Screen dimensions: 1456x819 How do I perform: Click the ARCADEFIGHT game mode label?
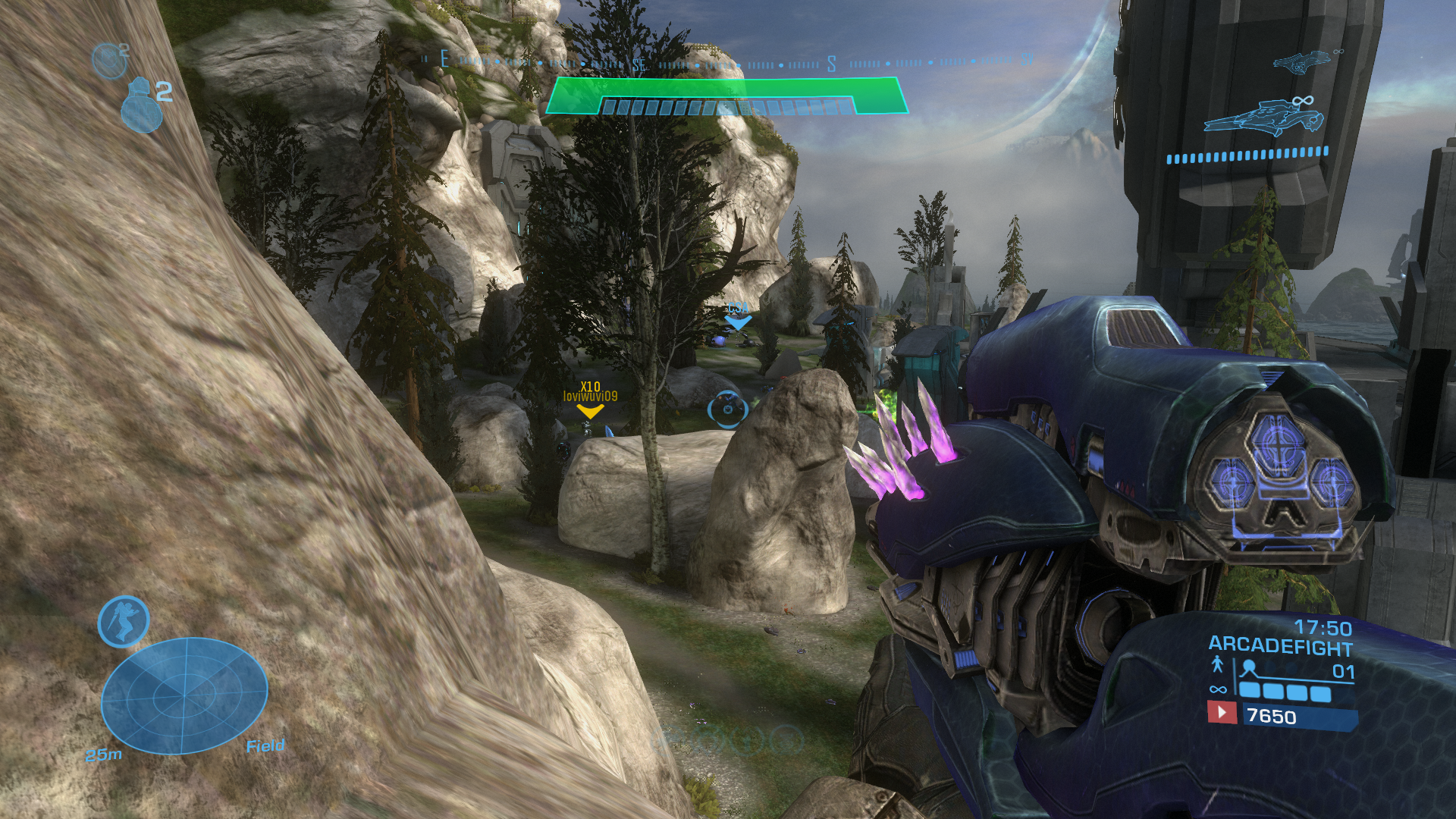(x=1280, y=647)
